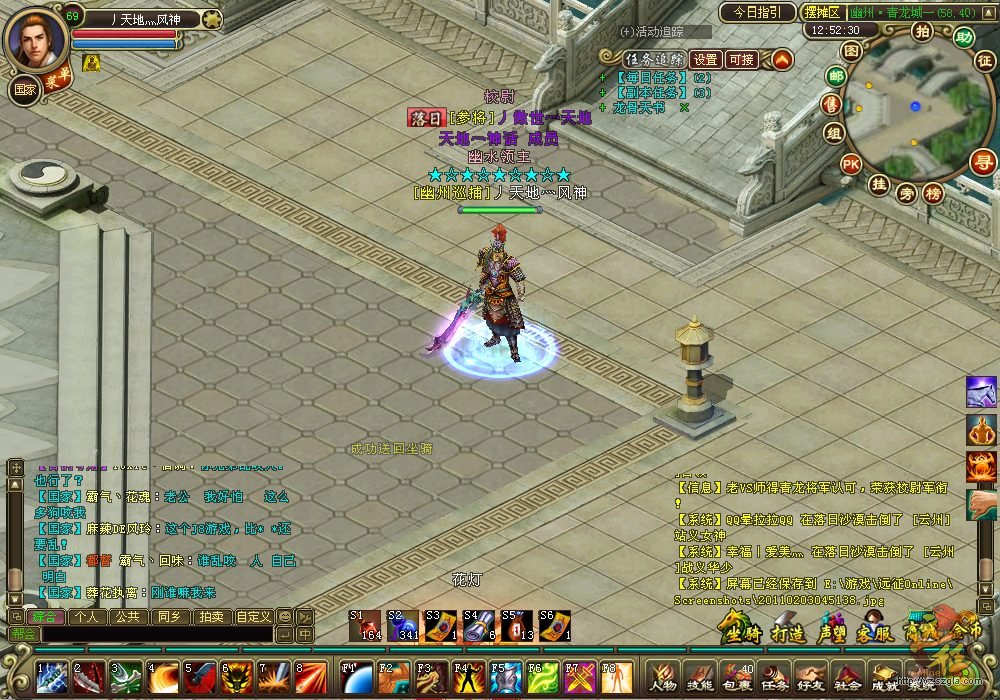Click the chat message input box
Viewport: 1000px width, 700px height.
coord(155,634)
